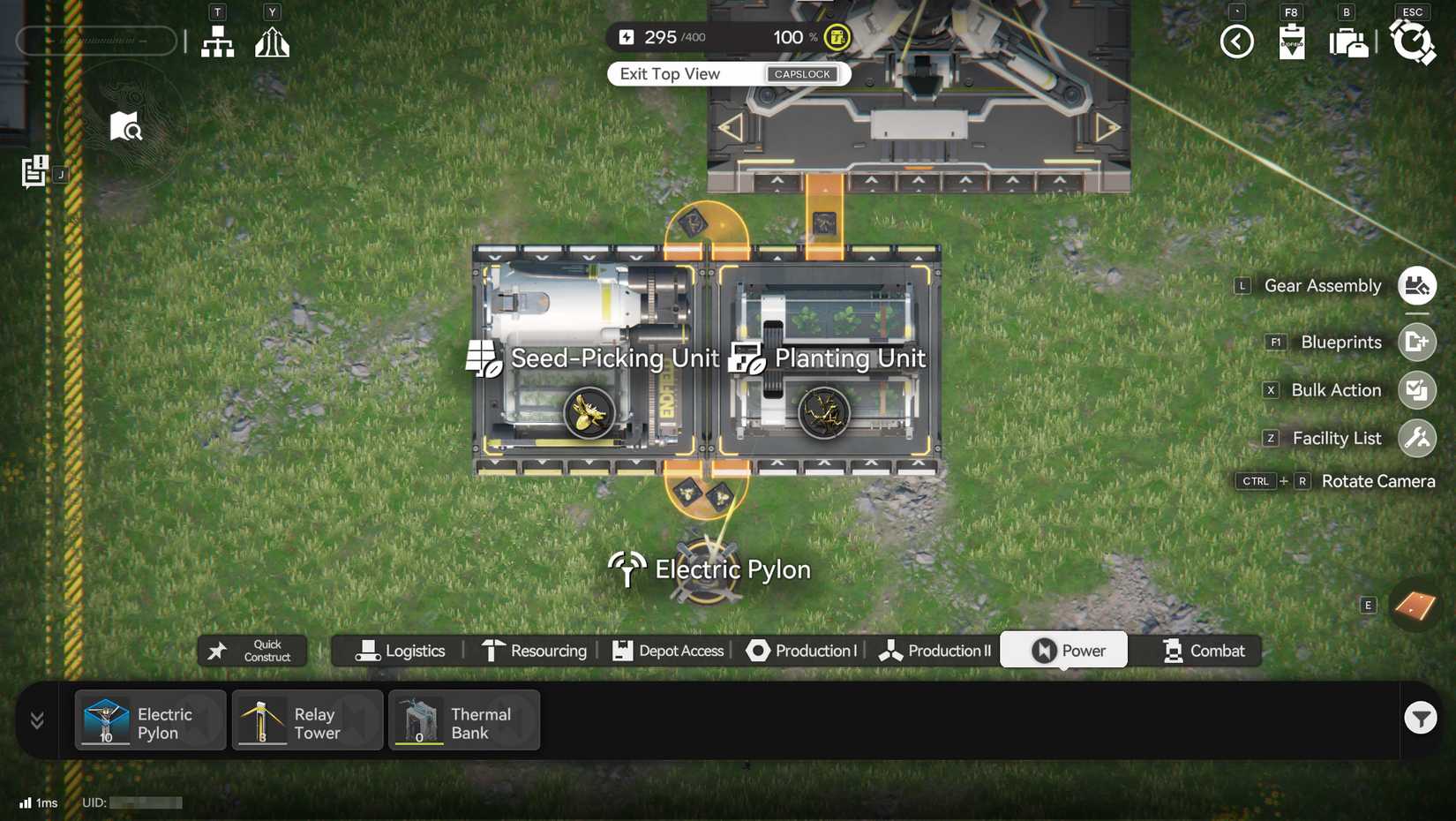Open the inventory bag icon

1347,41
